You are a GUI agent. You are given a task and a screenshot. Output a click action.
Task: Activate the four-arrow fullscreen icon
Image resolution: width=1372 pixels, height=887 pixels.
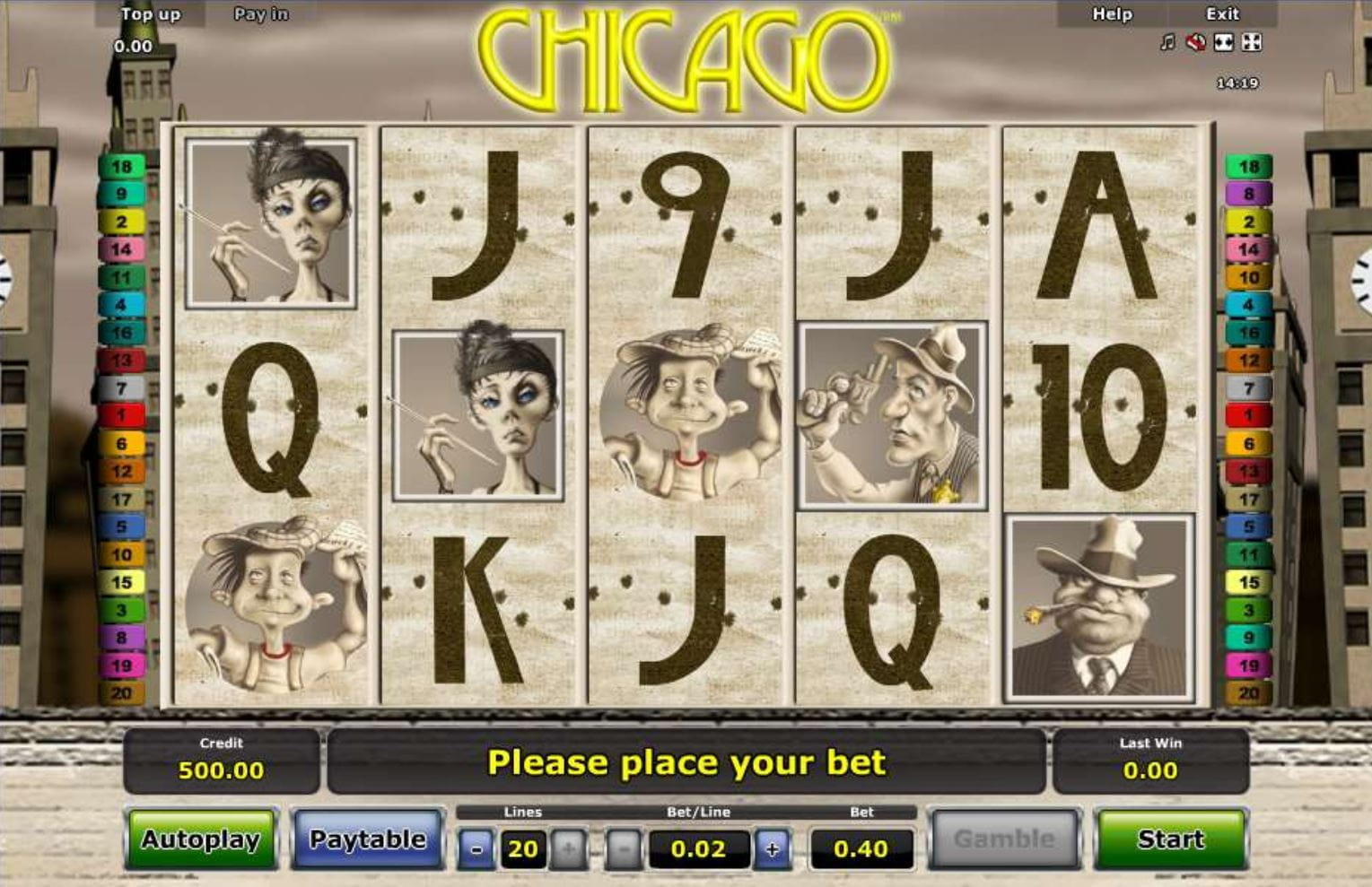pyautogui.click(x=1252, y=42)
